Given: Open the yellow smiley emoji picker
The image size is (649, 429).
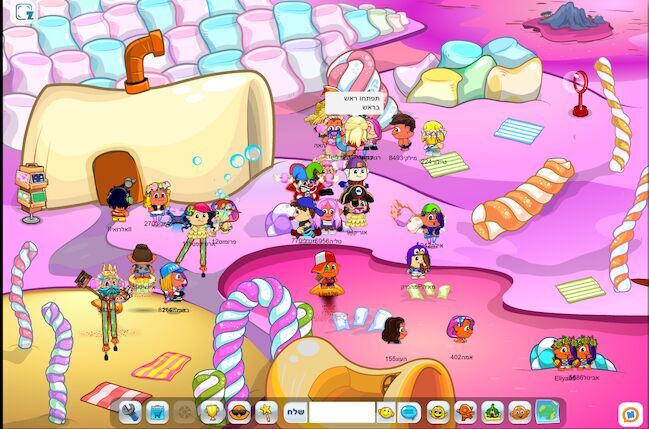Looking at the screenshot, I should tap(386, 411).
